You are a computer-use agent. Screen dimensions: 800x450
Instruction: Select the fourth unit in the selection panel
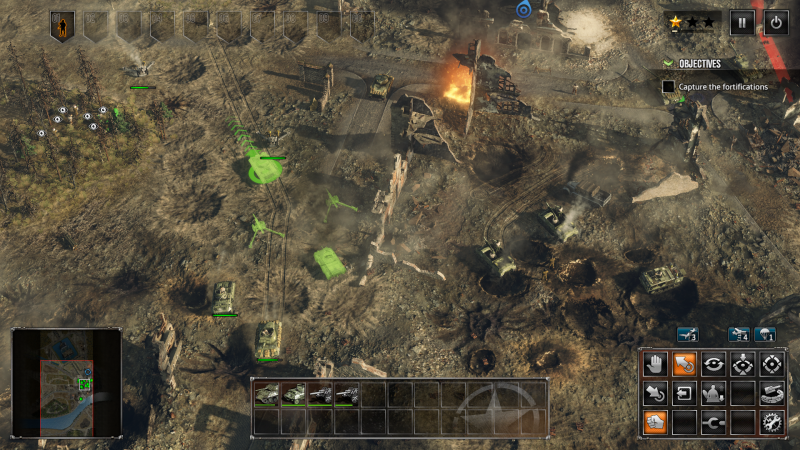click(347, 395)
